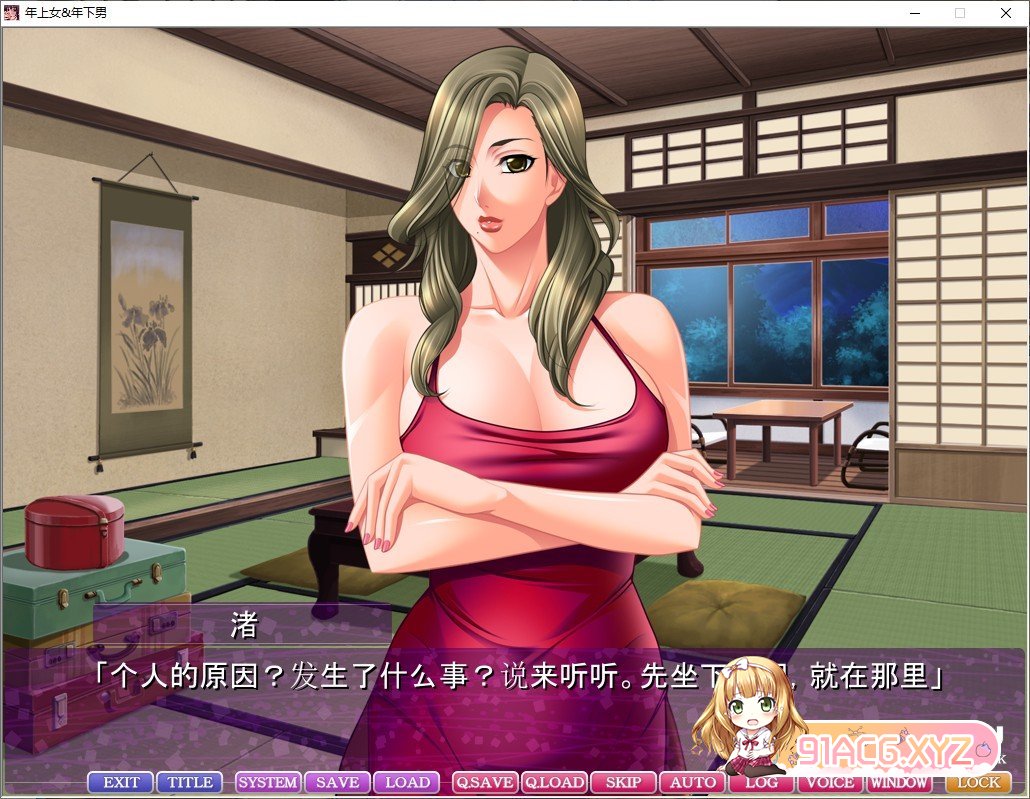Viewport: 1030px width, 799px height.
Task: Open the LOAD menu
Action: [x=407, y=782]
